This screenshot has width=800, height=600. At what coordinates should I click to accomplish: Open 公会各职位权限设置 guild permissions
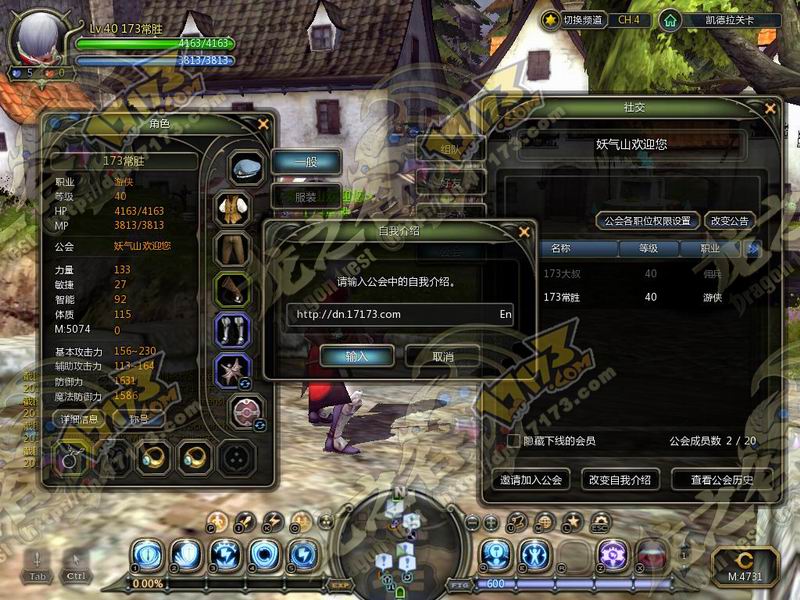coord(645,220)
